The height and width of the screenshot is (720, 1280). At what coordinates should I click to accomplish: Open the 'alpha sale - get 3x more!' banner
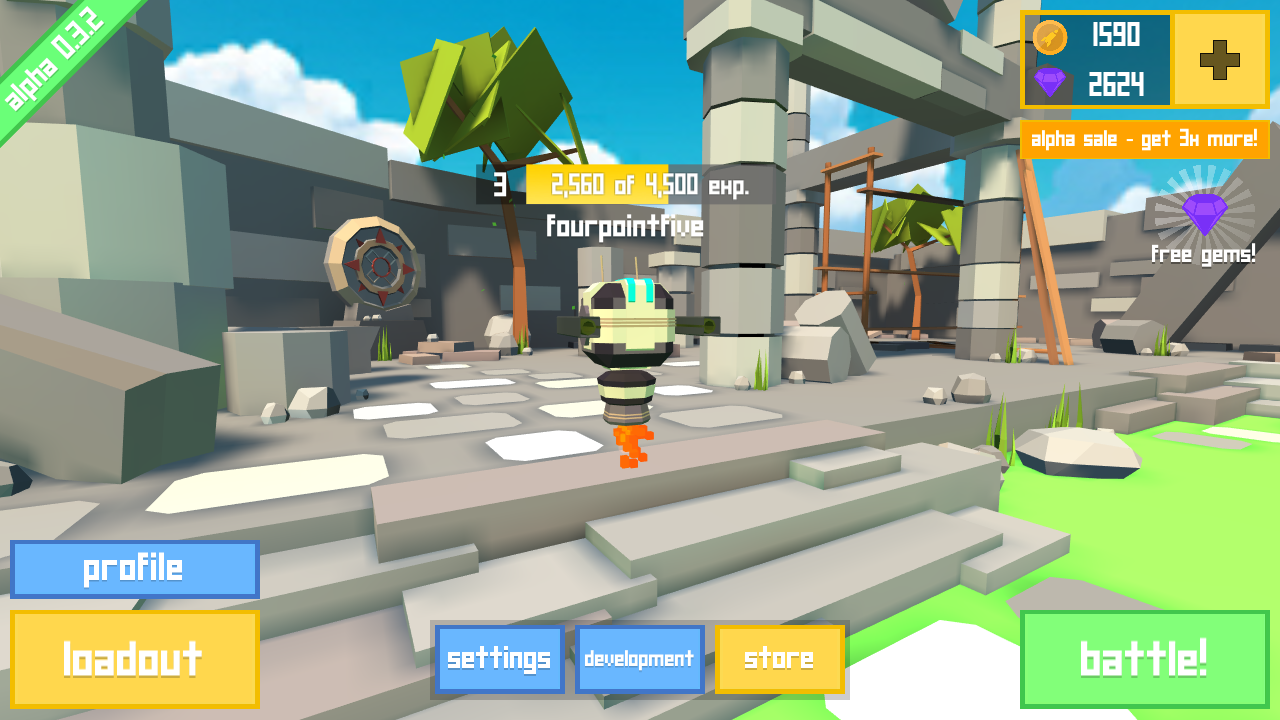(x=1143, y=140)
